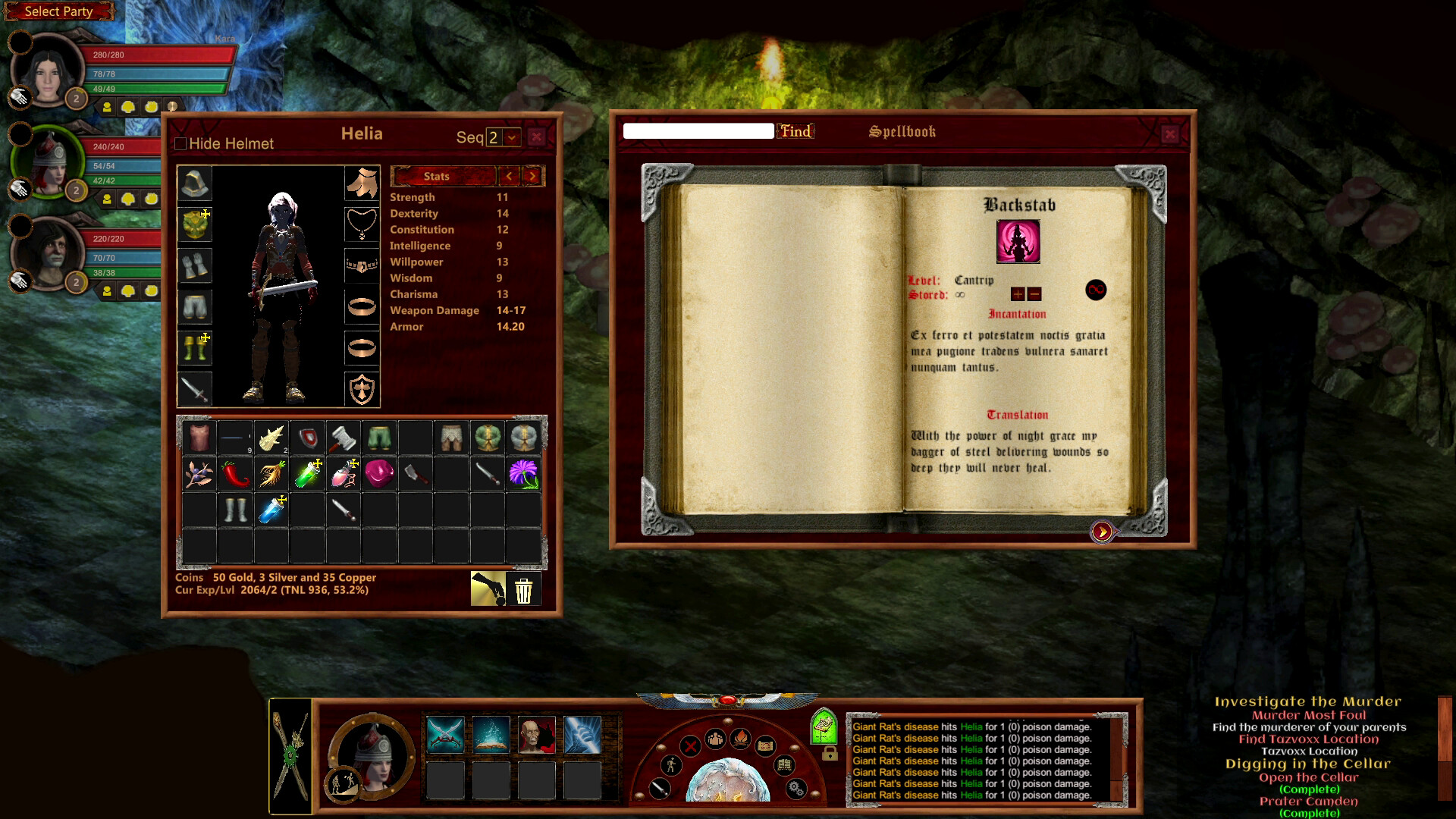
Task: Turn the spellbook page with the bottom-right arrow
Action: click(x=1103, y=532)
